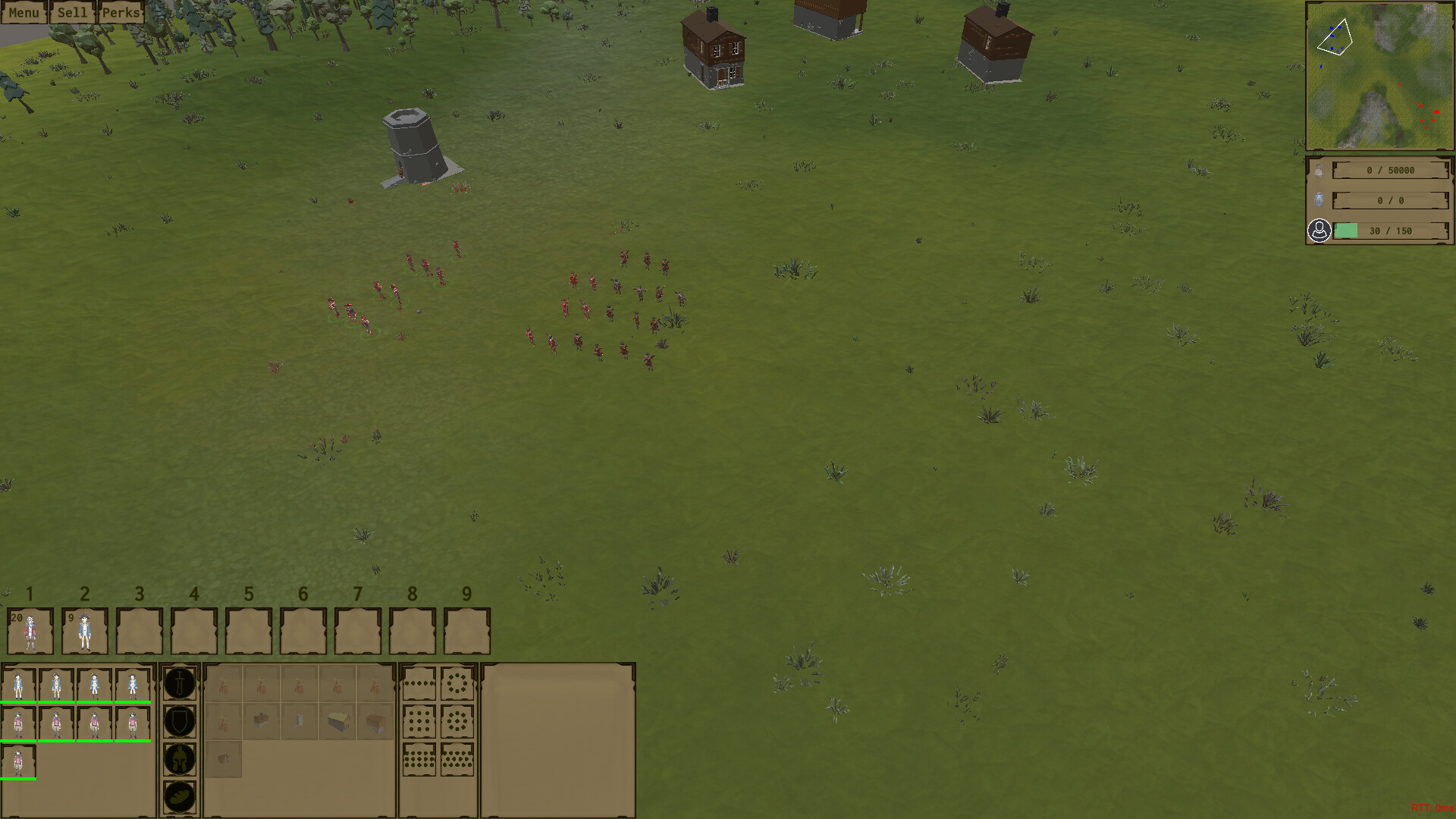1456x819 pixels.
Task: Click the empty hotbar slot 5
Action: click(x=249, y=630)
